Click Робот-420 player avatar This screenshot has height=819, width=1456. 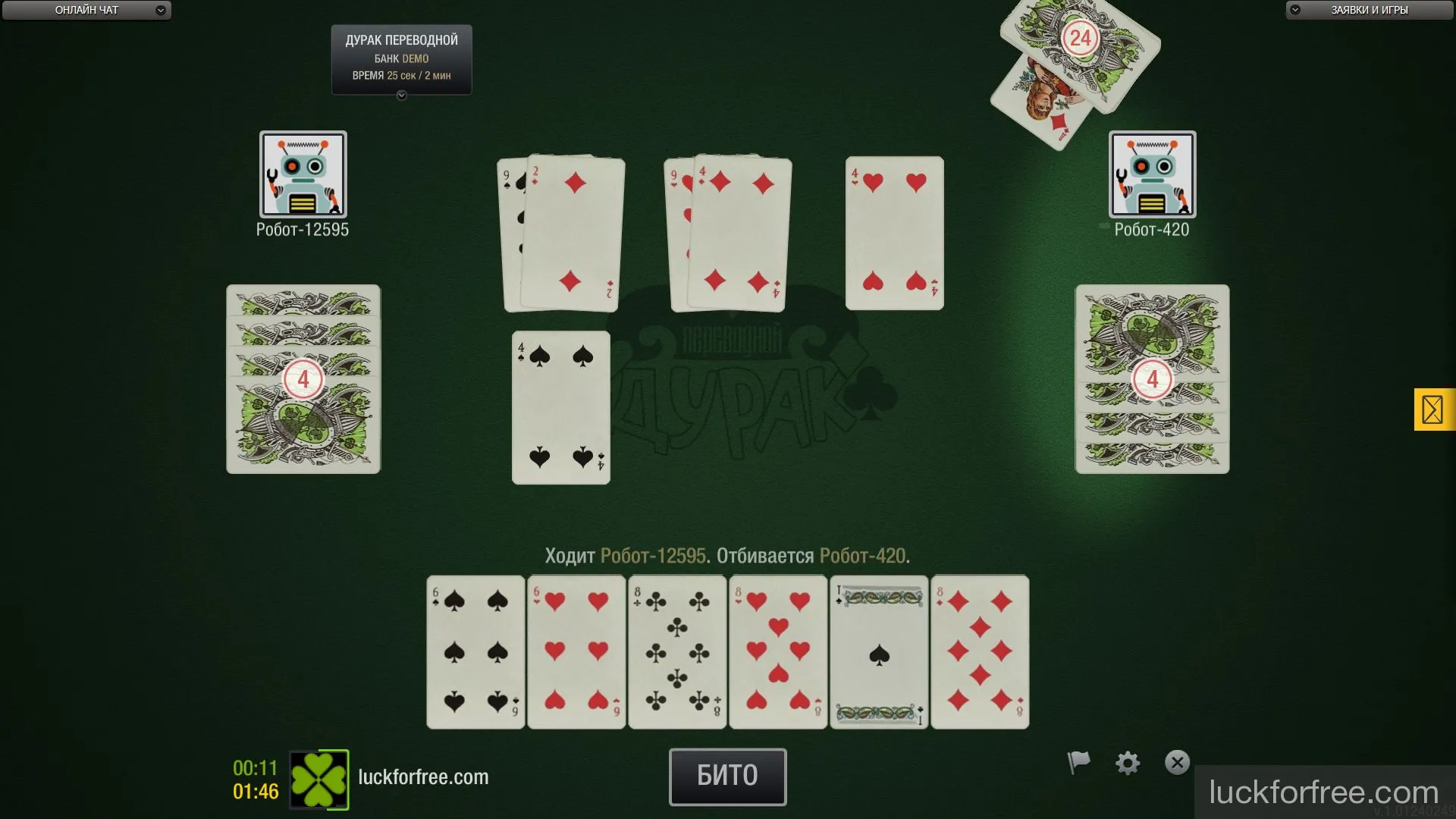[x=1152, y=174]
